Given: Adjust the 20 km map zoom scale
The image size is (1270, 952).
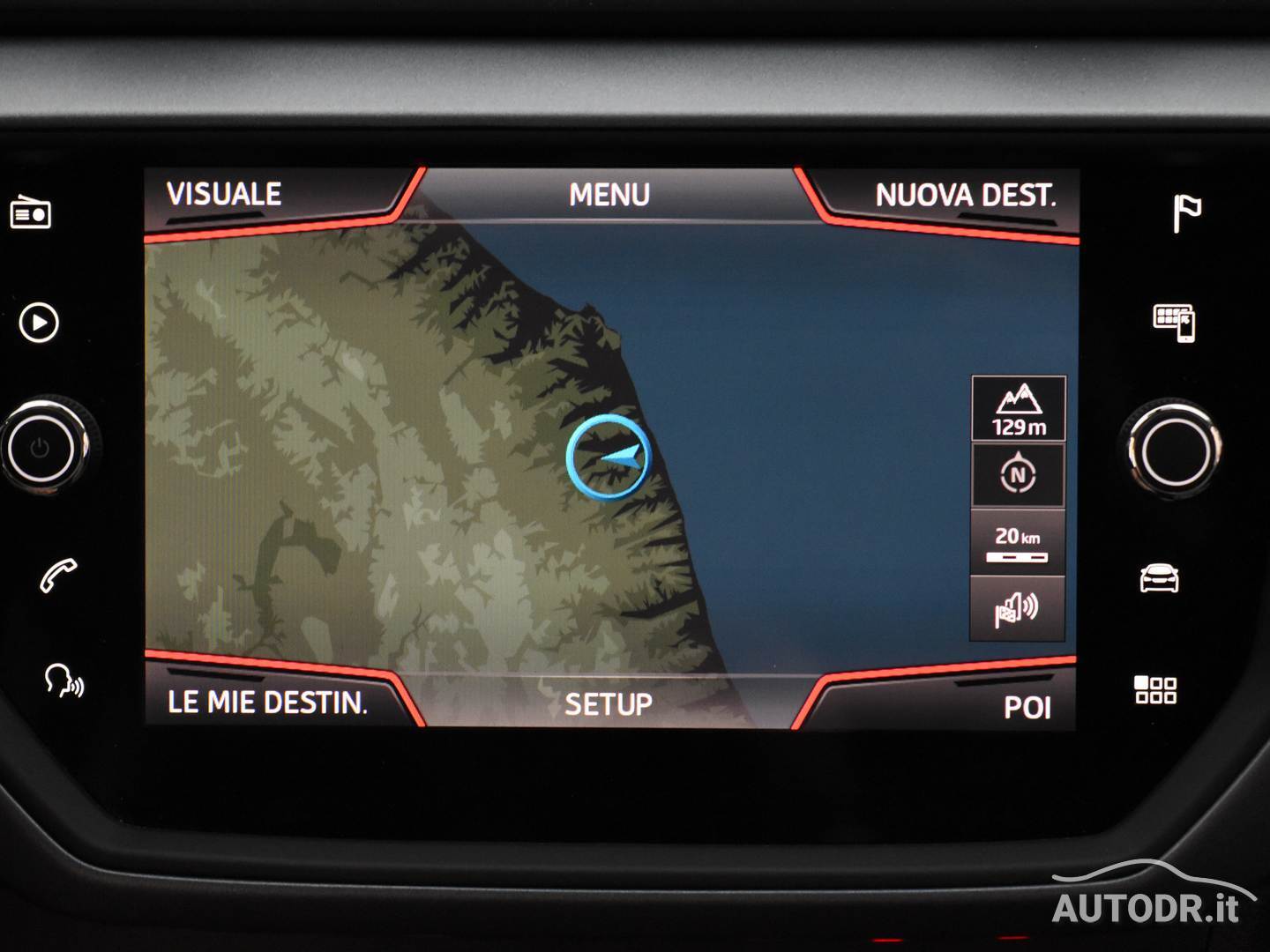Looking at the screenshot, I should [x=1018, y=540].
